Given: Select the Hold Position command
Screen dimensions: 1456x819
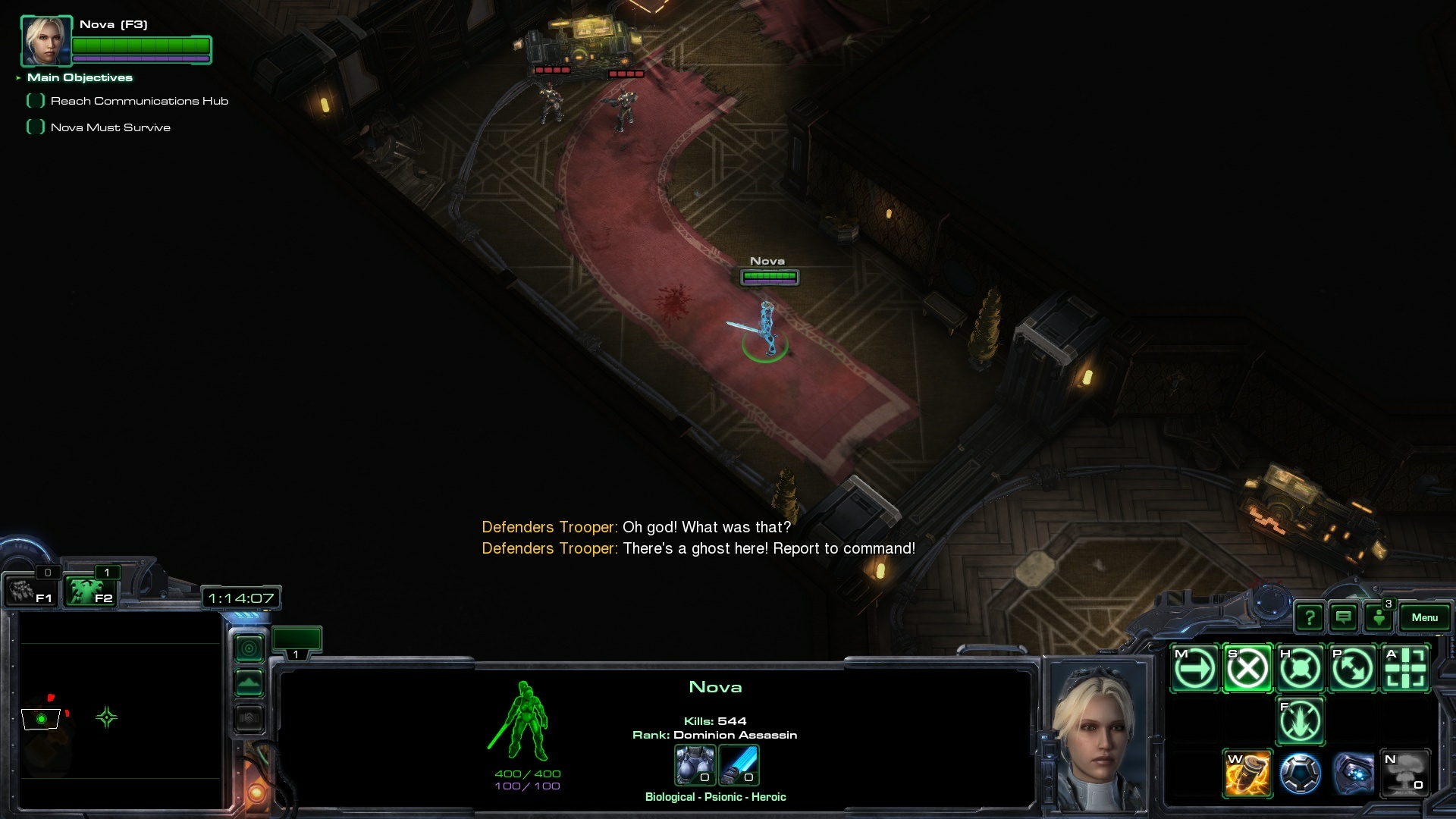Looking at the screenshot, I should 1301,669.
